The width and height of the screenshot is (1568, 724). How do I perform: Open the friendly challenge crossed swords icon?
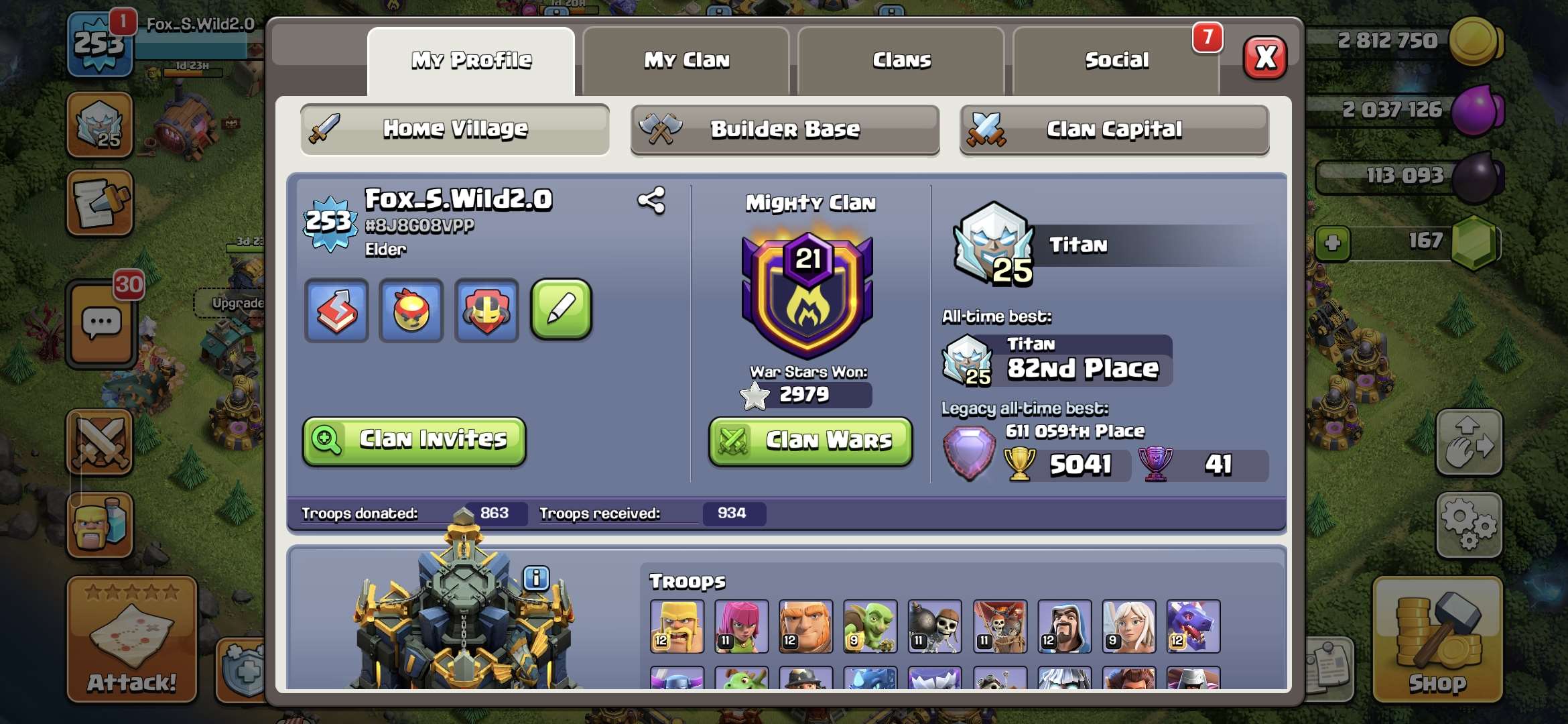99,442
